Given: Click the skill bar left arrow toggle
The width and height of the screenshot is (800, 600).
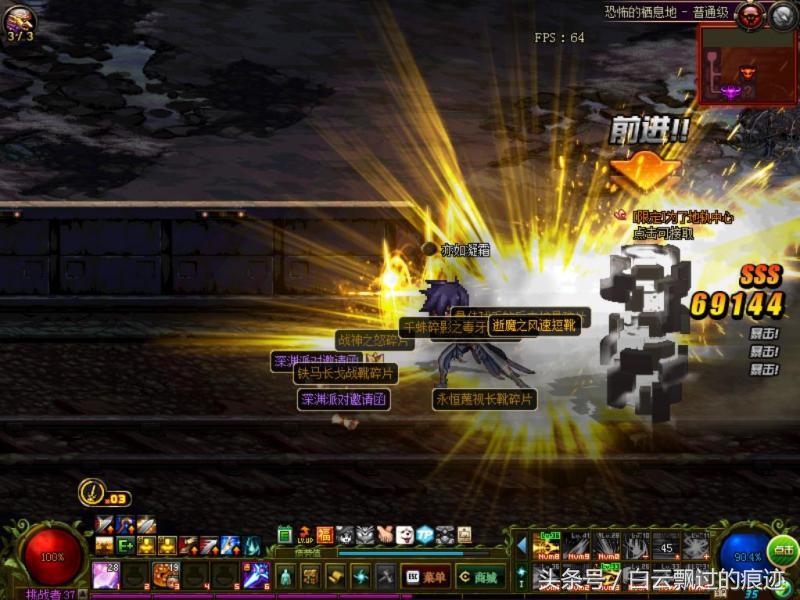Looking at the screenshot, I should (x=521, y=545).
